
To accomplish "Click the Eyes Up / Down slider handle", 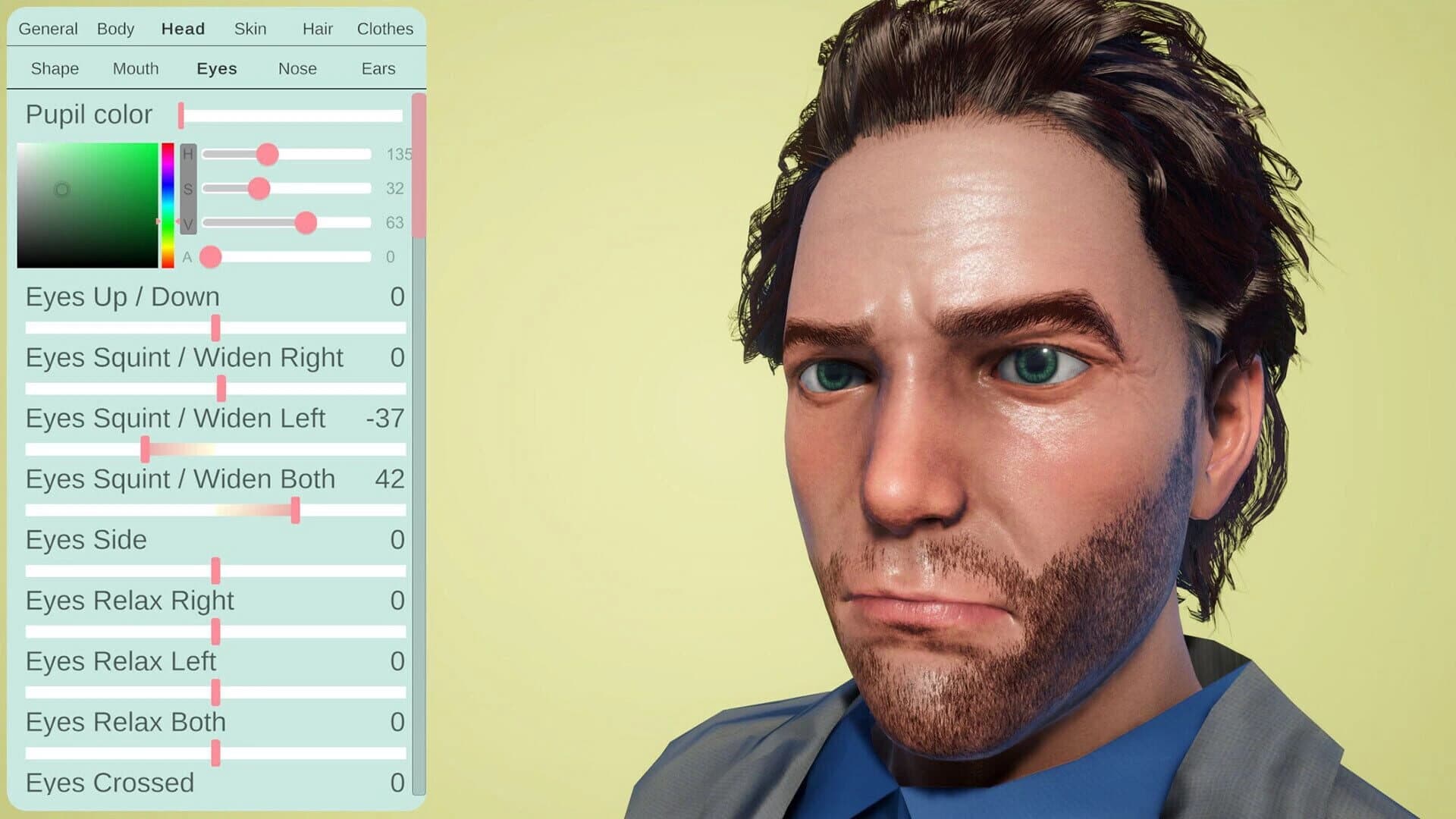I will coord(216,327).
